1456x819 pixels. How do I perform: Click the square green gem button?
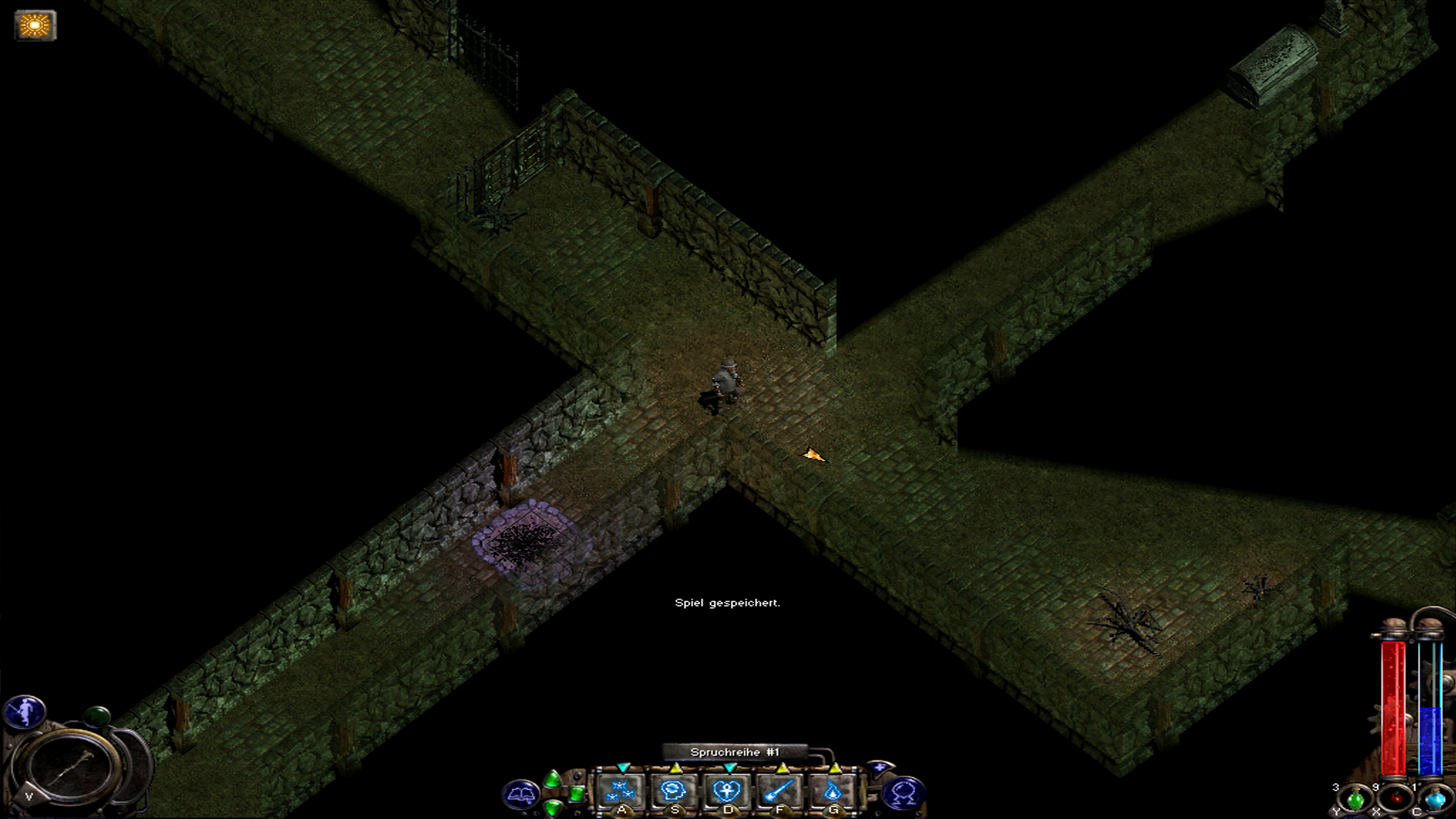point(577,794)
